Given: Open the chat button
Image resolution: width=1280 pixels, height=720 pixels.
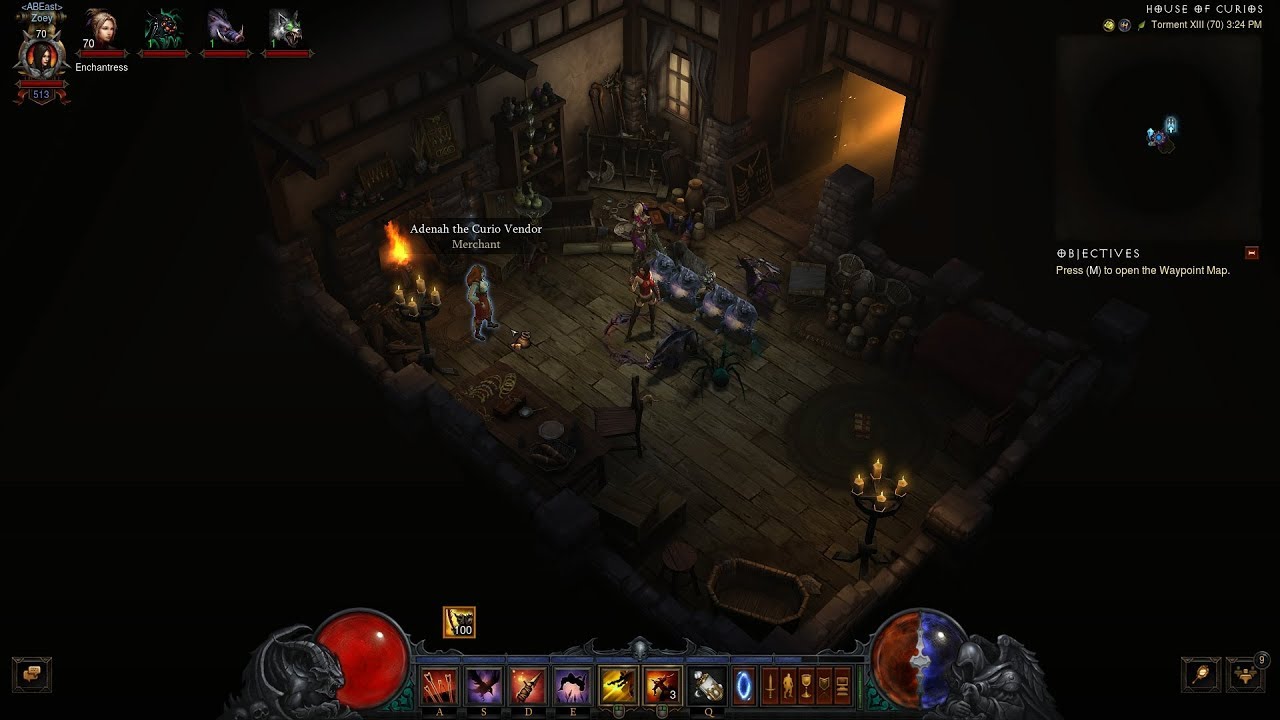Looking at the screenshot, I should [x=31, y=674].
